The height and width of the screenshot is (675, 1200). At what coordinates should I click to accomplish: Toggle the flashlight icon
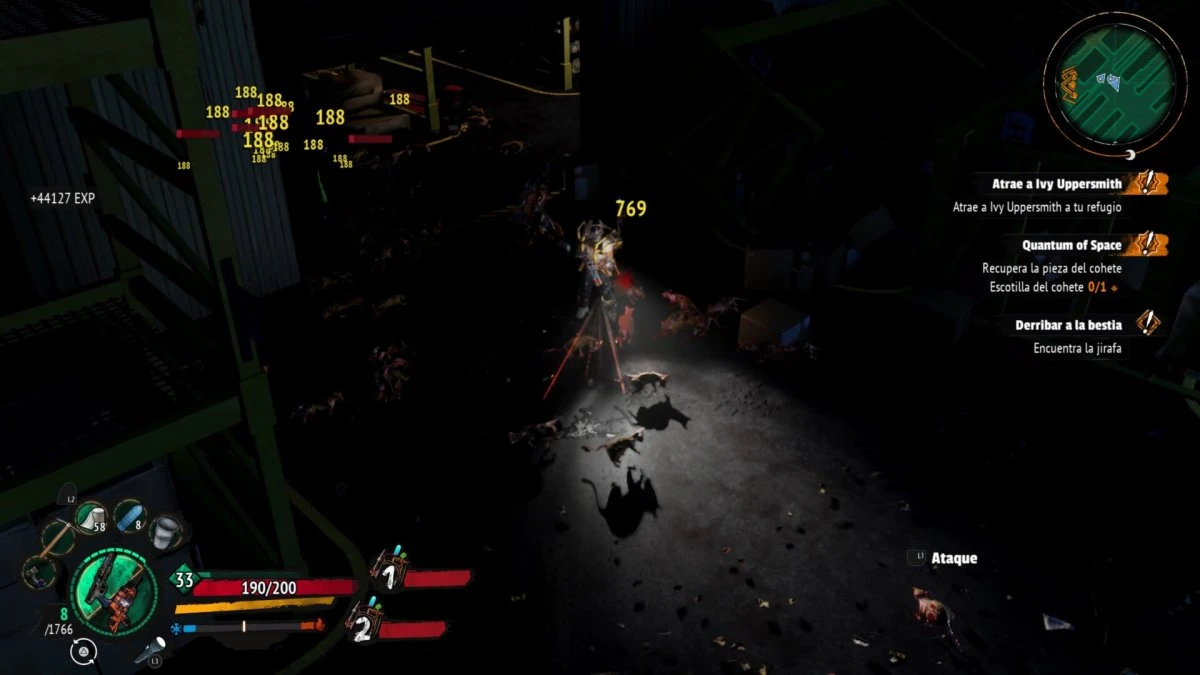150,651
